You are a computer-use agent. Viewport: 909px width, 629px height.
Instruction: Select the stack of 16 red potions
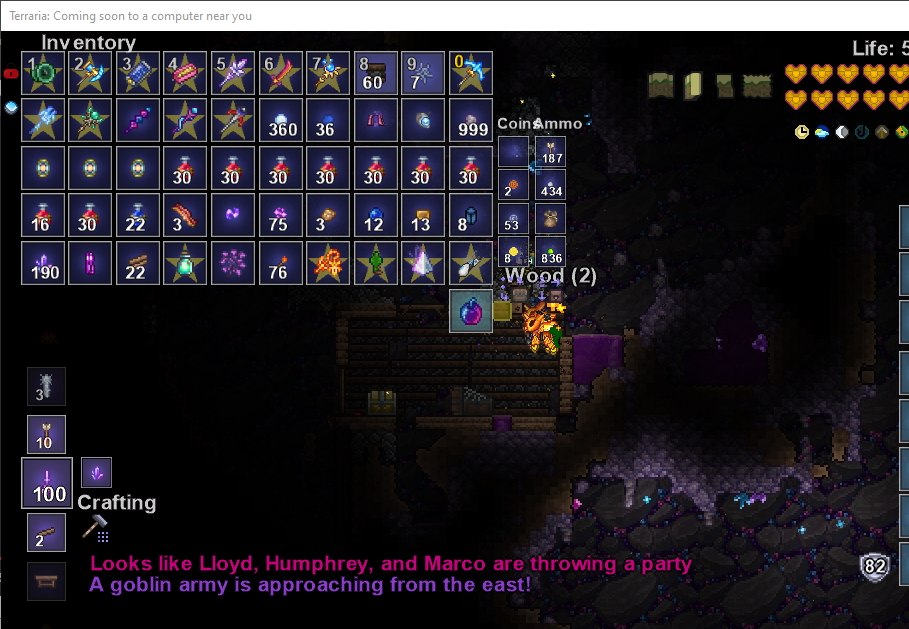pos(44,215)
